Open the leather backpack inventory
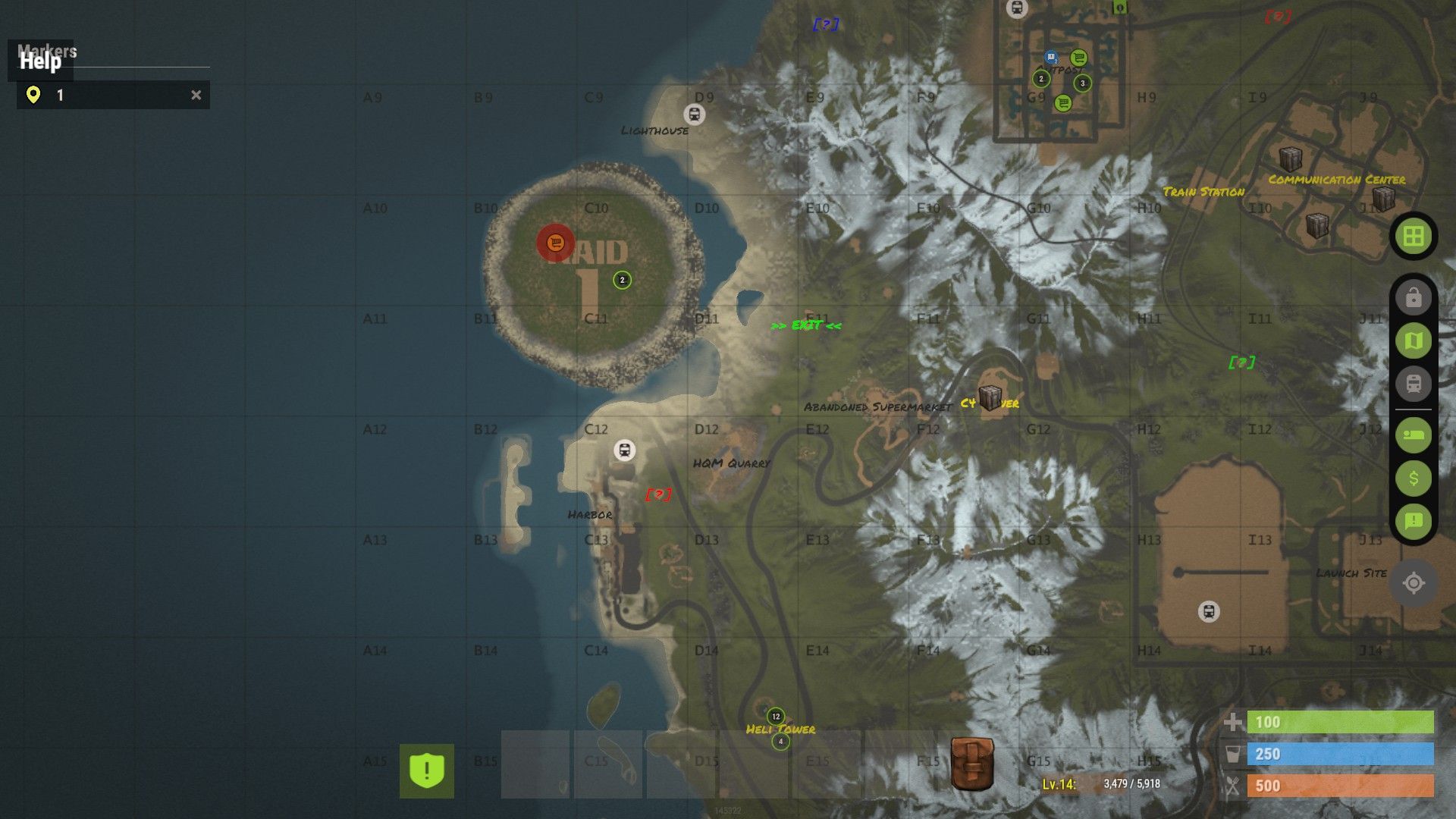Screen dimensions: 1456x819 click(x=972, y=764)
